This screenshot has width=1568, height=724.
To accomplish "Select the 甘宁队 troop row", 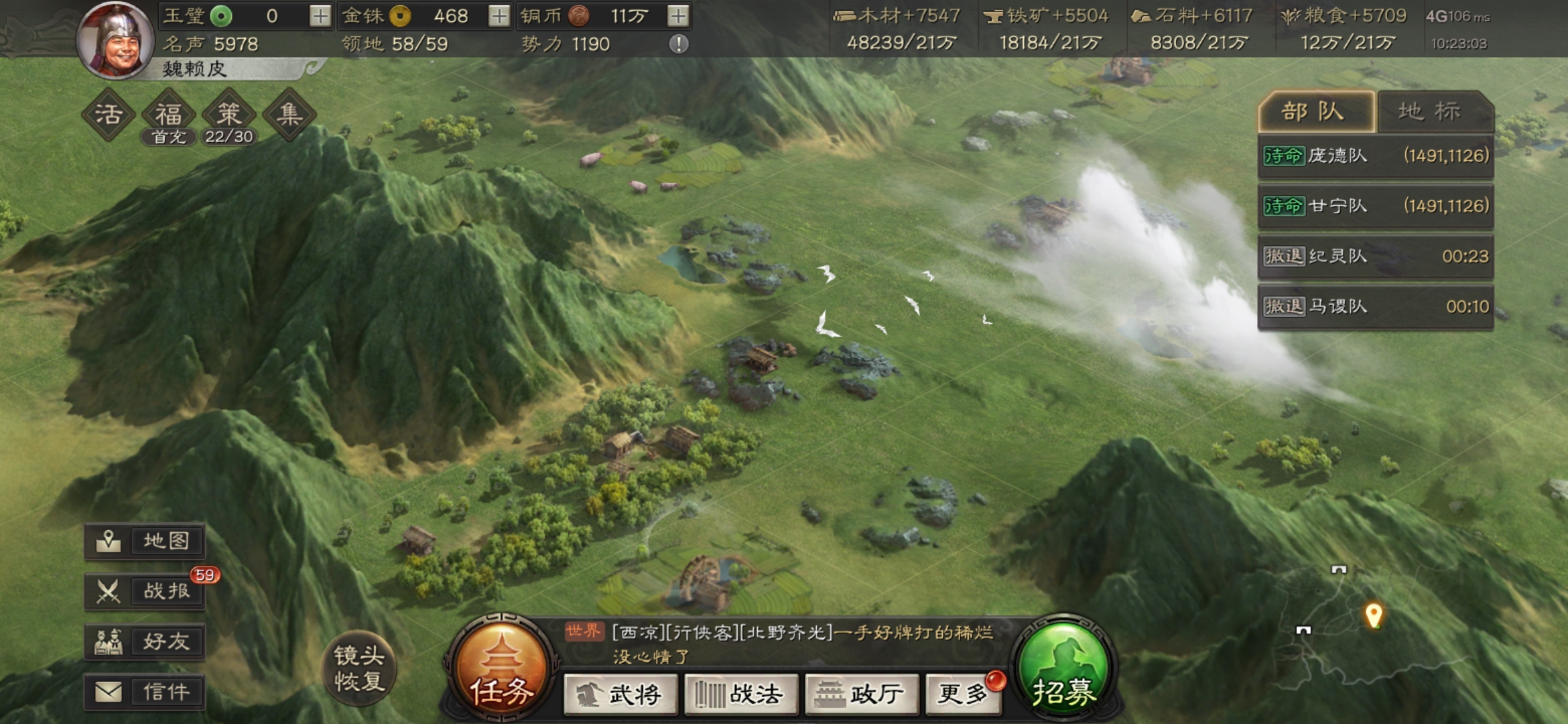I will (x=1375, y=206).
